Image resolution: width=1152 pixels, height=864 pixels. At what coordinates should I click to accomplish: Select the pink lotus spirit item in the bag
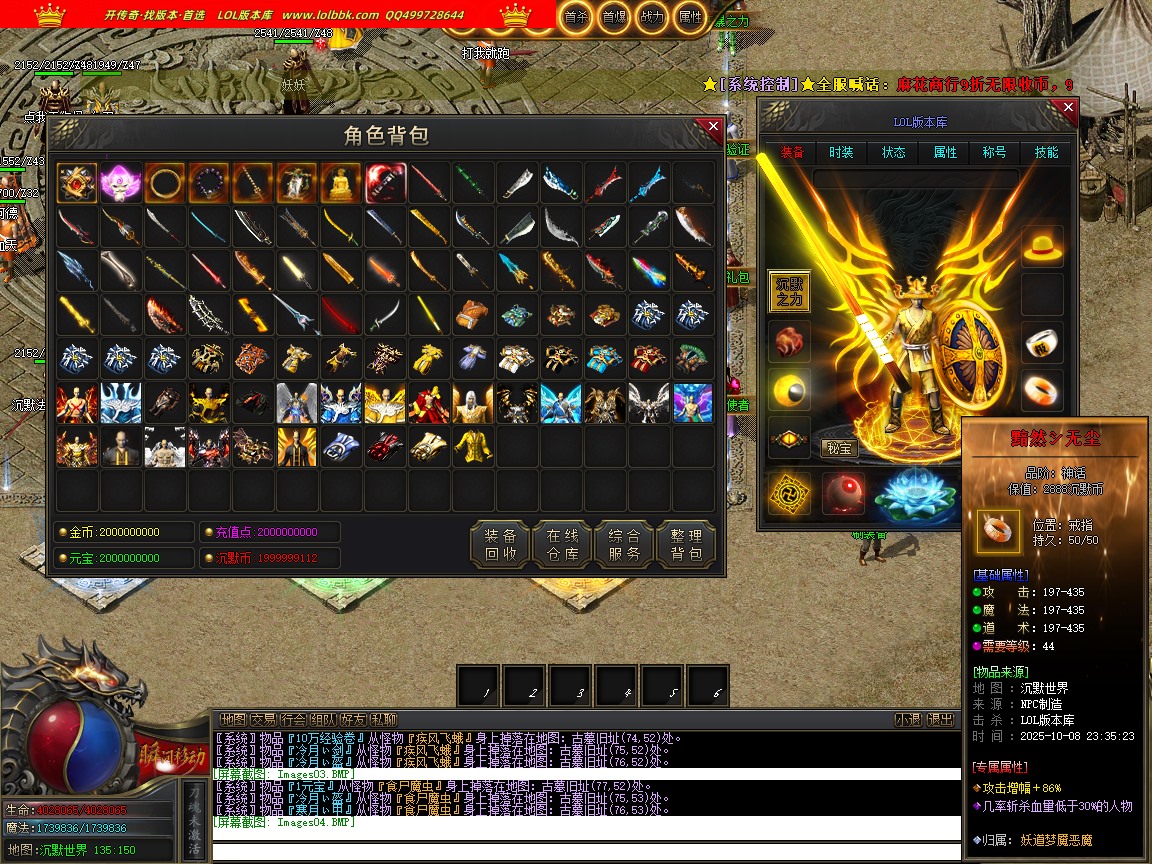(x=121, y=184)
